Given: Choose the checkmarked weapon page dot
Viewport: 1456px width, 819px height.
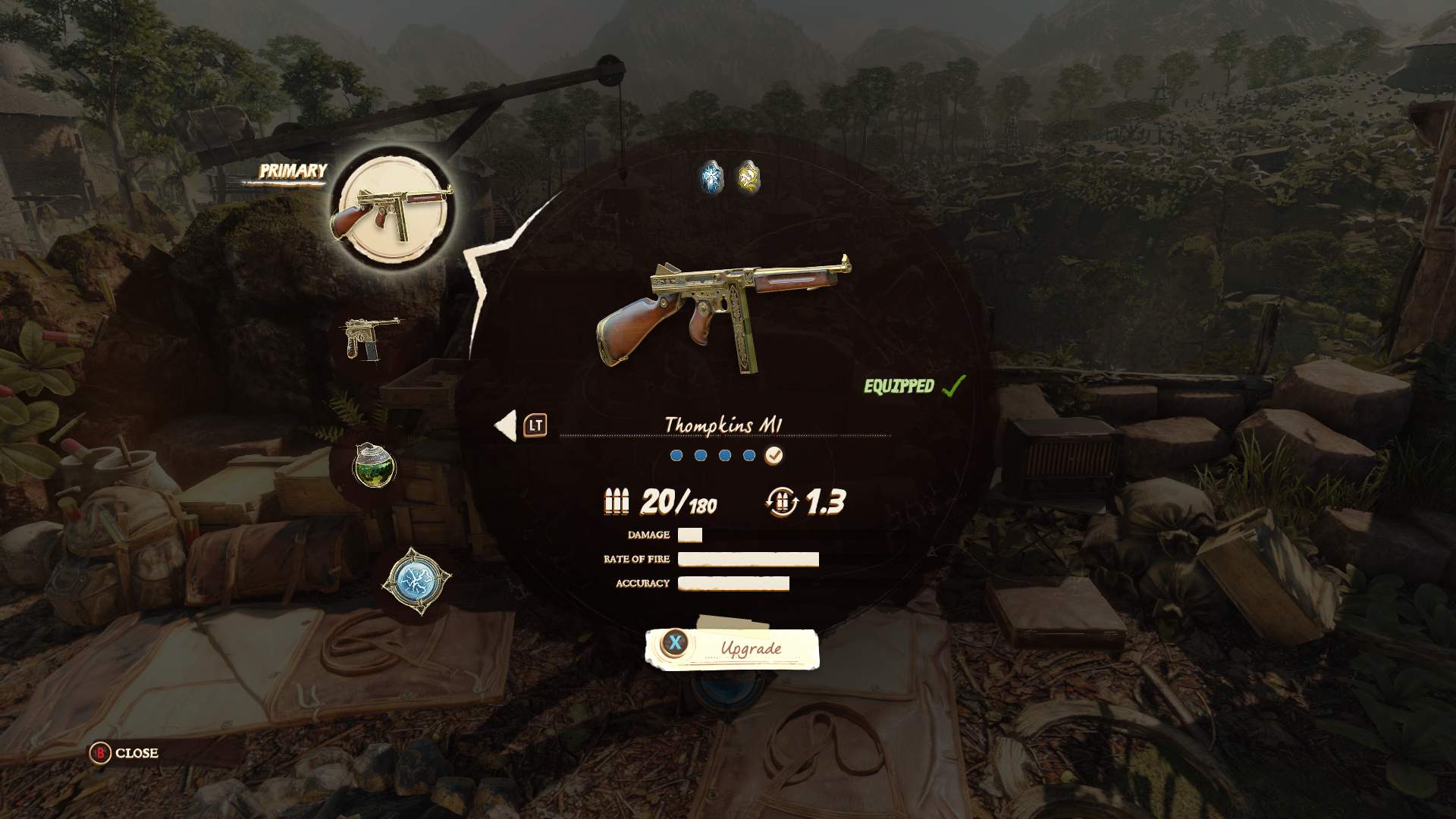Looking at the screenshot, I should point(773,456).
